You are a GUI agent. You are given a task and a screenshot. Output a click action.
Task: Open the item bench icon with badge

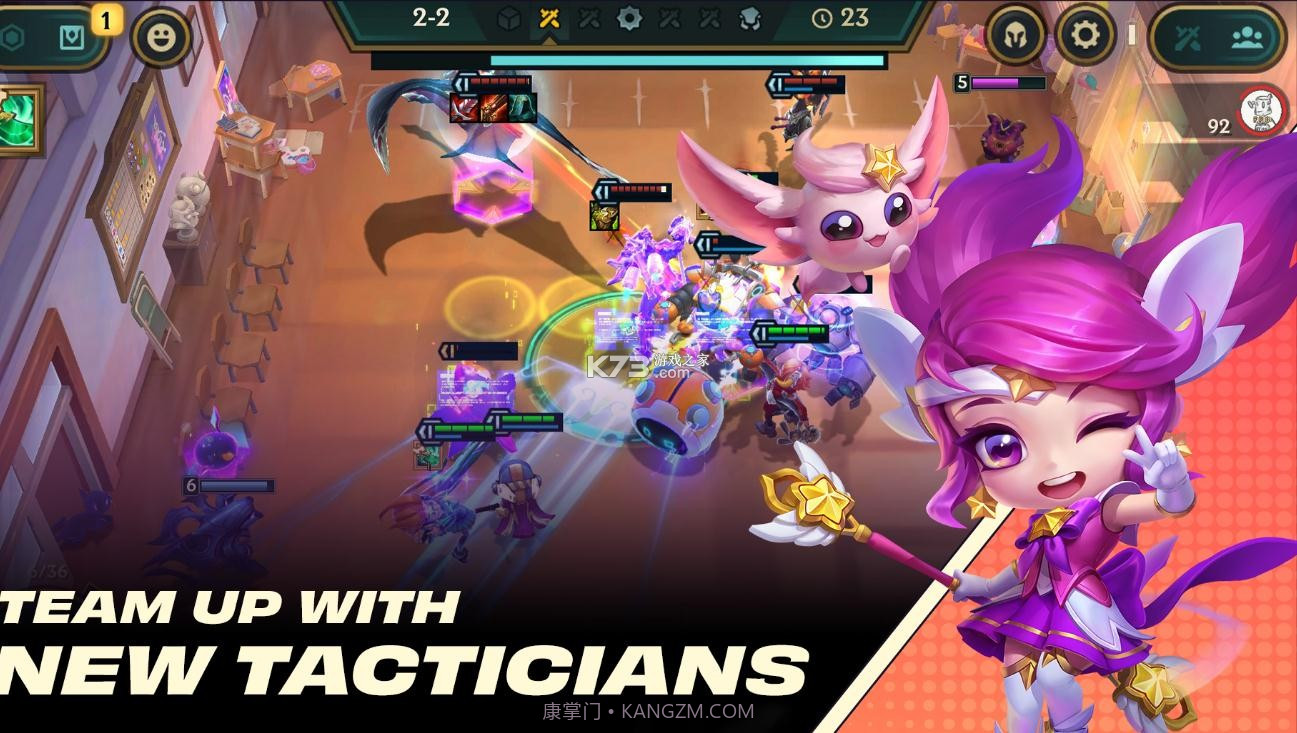72,37
